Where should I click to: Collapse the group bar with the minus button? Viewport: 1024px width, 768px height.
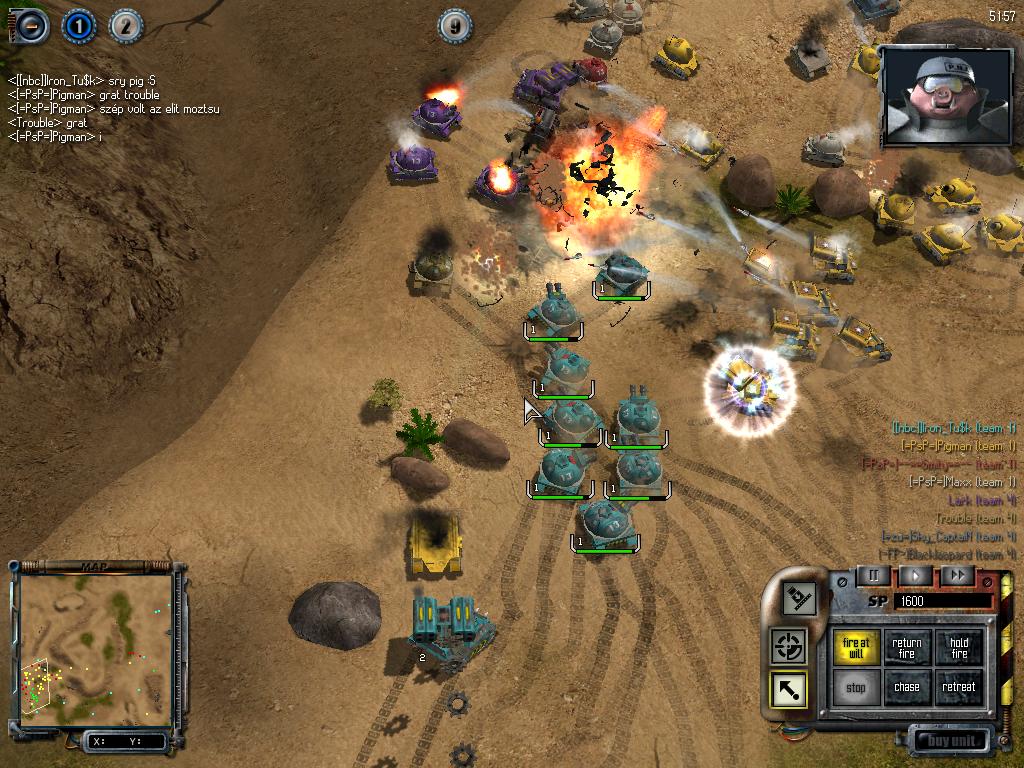[32, 25]
